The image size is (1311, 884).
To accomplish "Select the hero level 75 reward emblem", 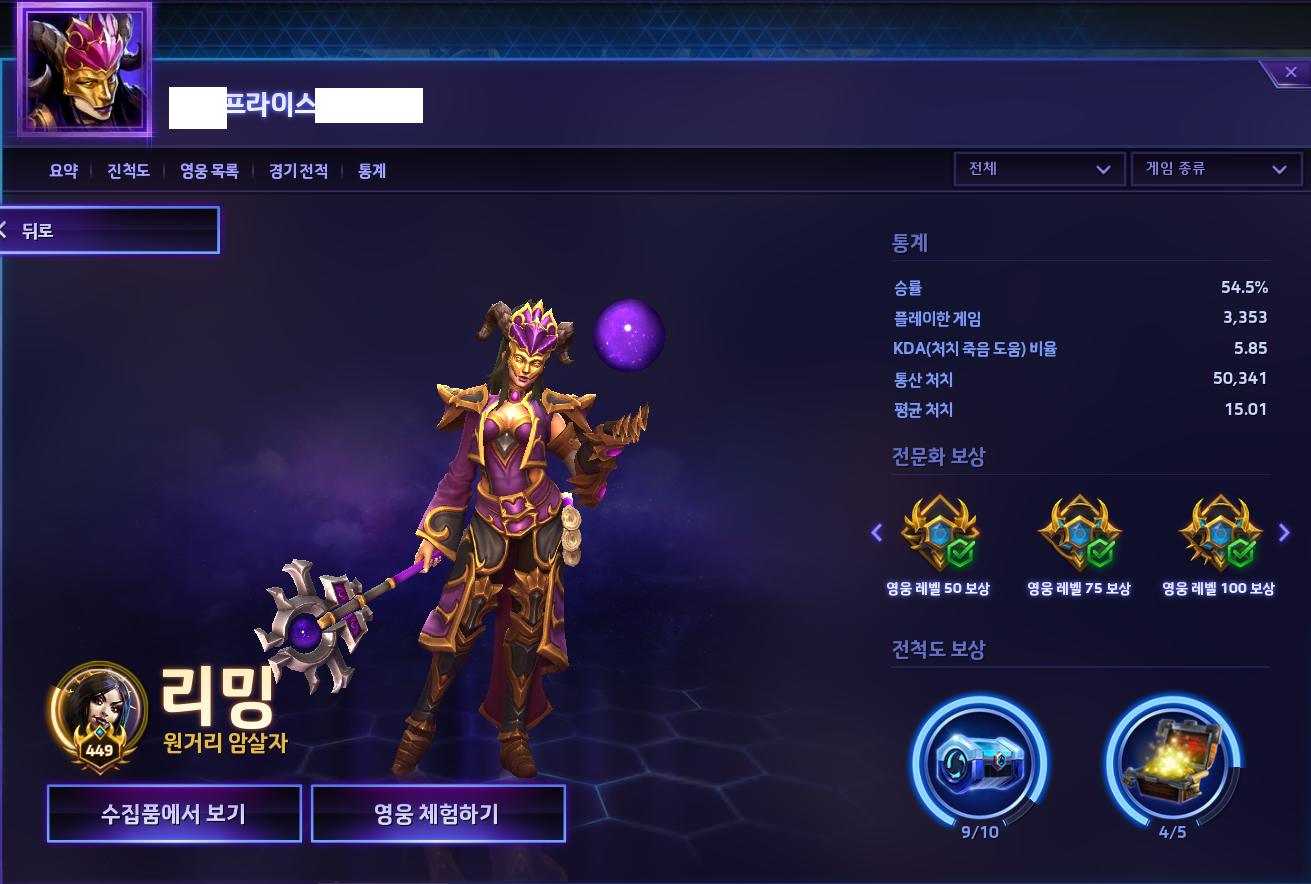I will [1079, 533].
